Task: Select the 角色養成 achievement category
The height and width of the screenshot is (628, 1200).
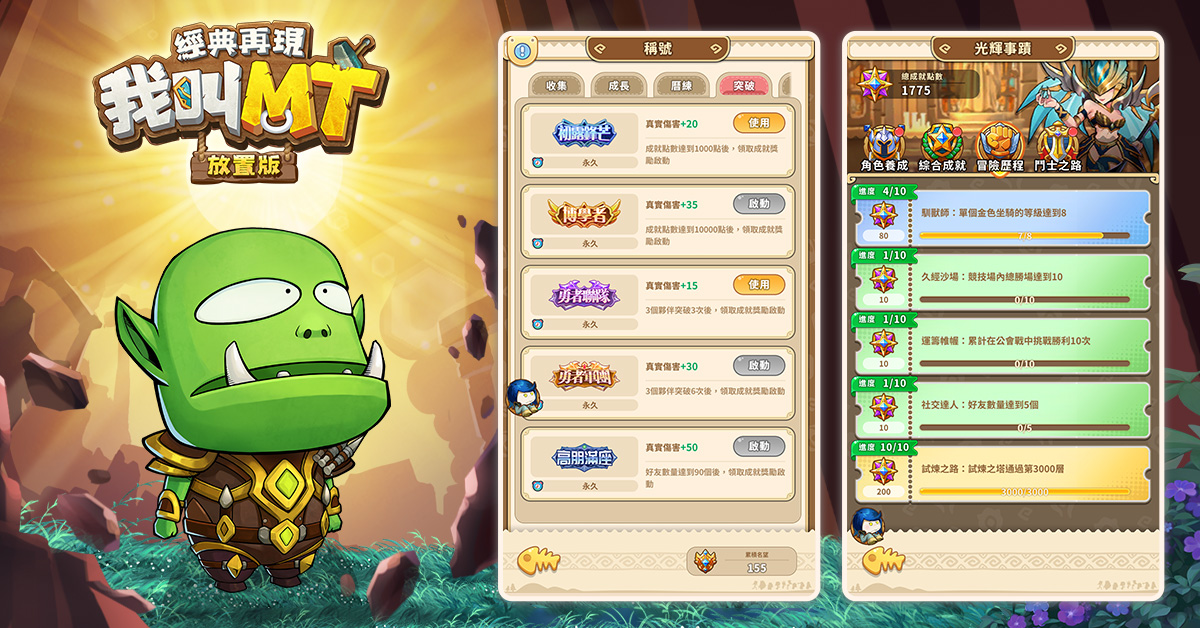Action: pyautogui.click(x=884, y=148)
